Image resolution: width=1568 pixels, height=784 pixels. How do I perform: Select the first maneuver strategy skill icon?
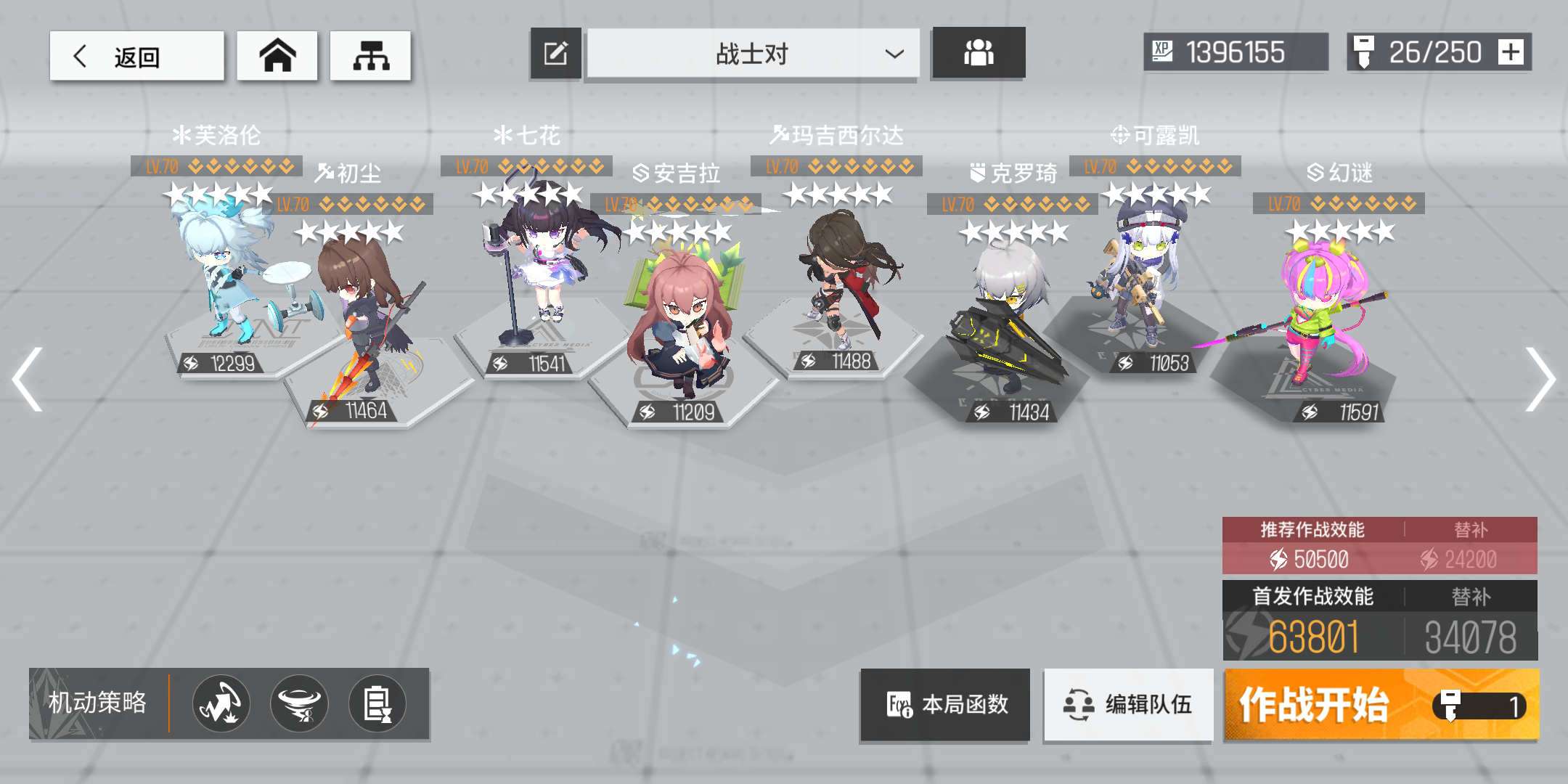pos(220,703)
